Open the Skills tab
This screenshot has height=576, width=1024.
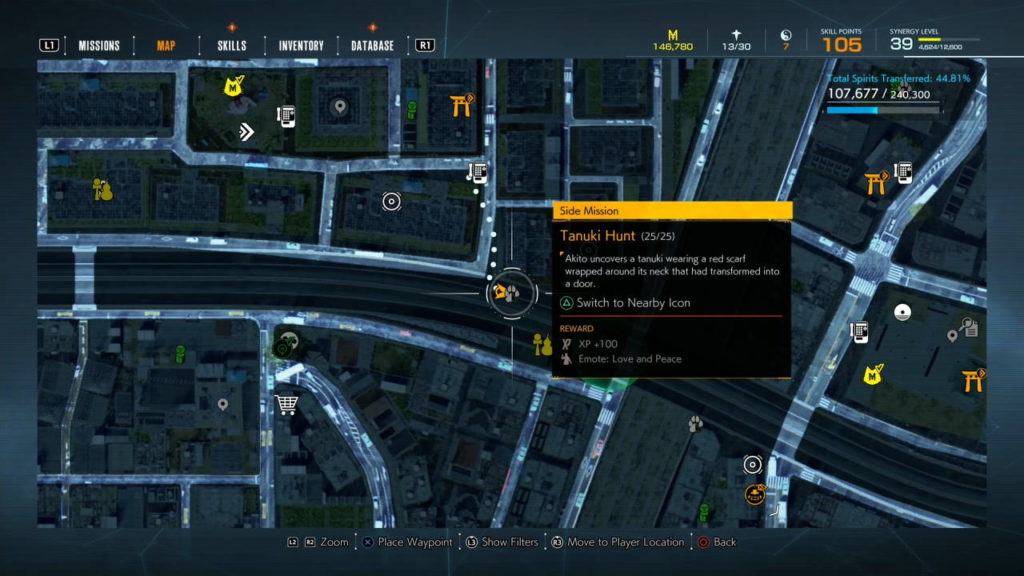tap(231, 45)
